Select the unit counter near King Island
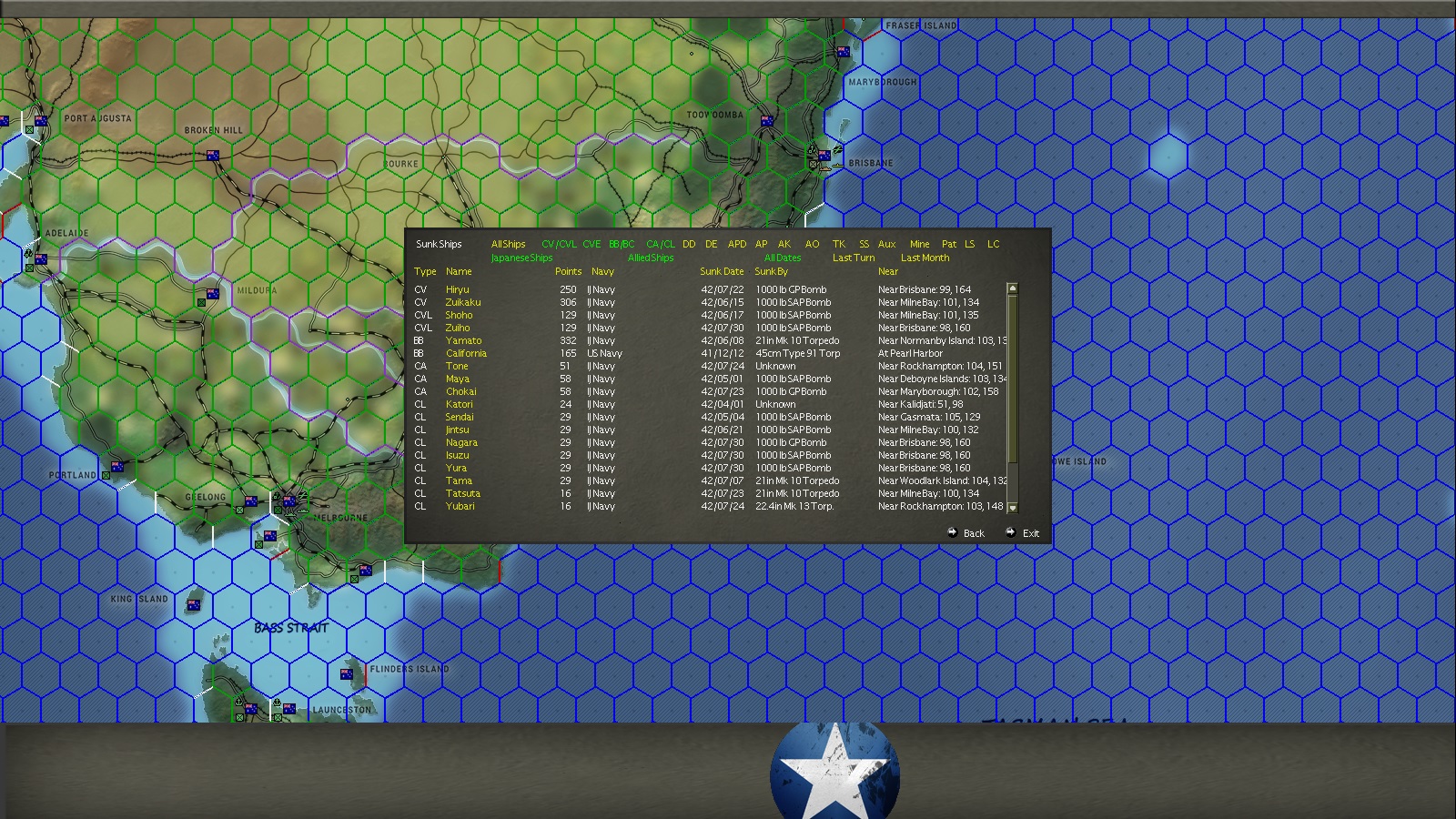The width and height of the screenshot is (1456, 819). coord(193,605)
